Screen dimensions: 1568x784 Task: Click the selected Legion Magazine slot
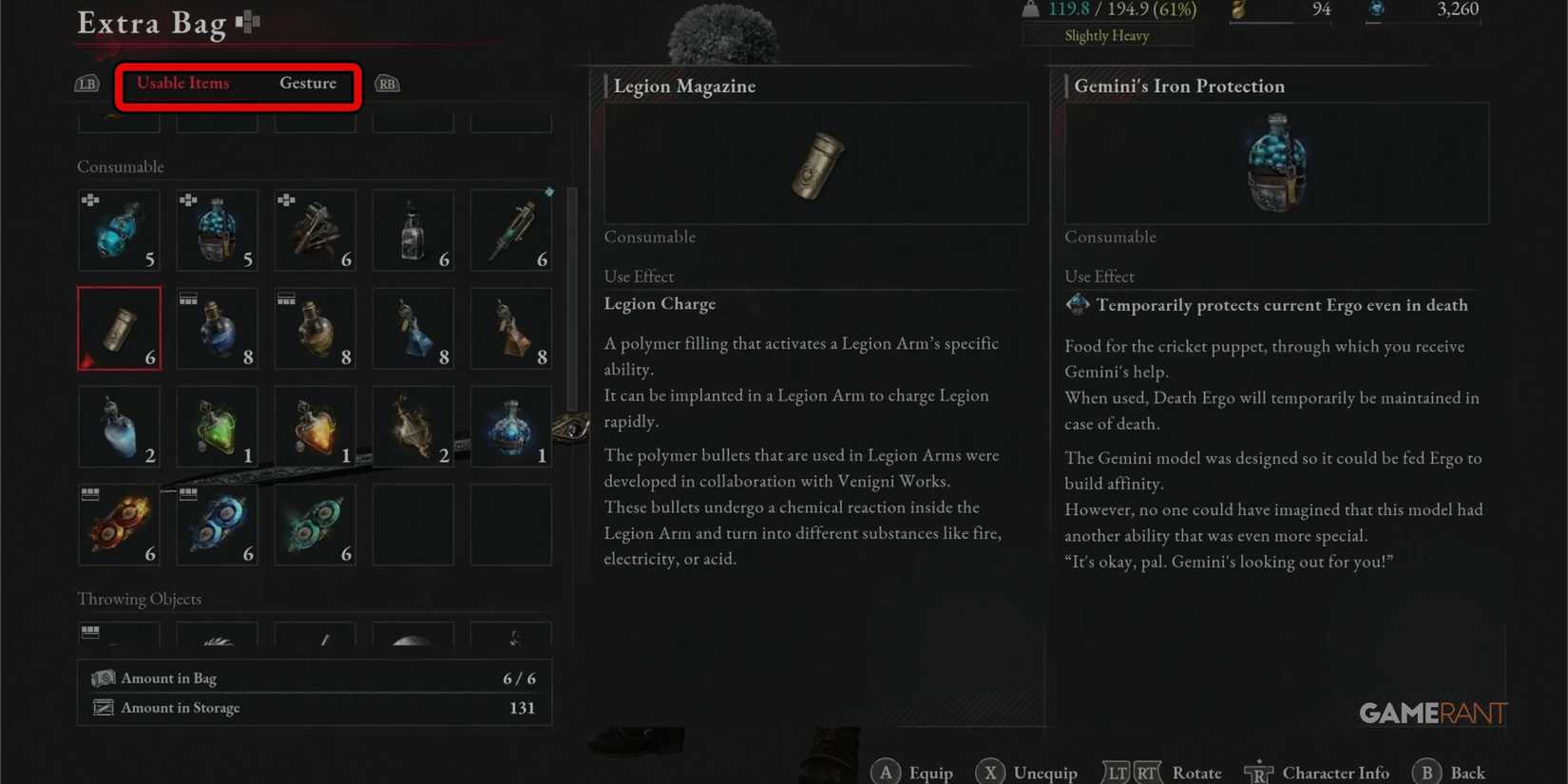point(119,328)
